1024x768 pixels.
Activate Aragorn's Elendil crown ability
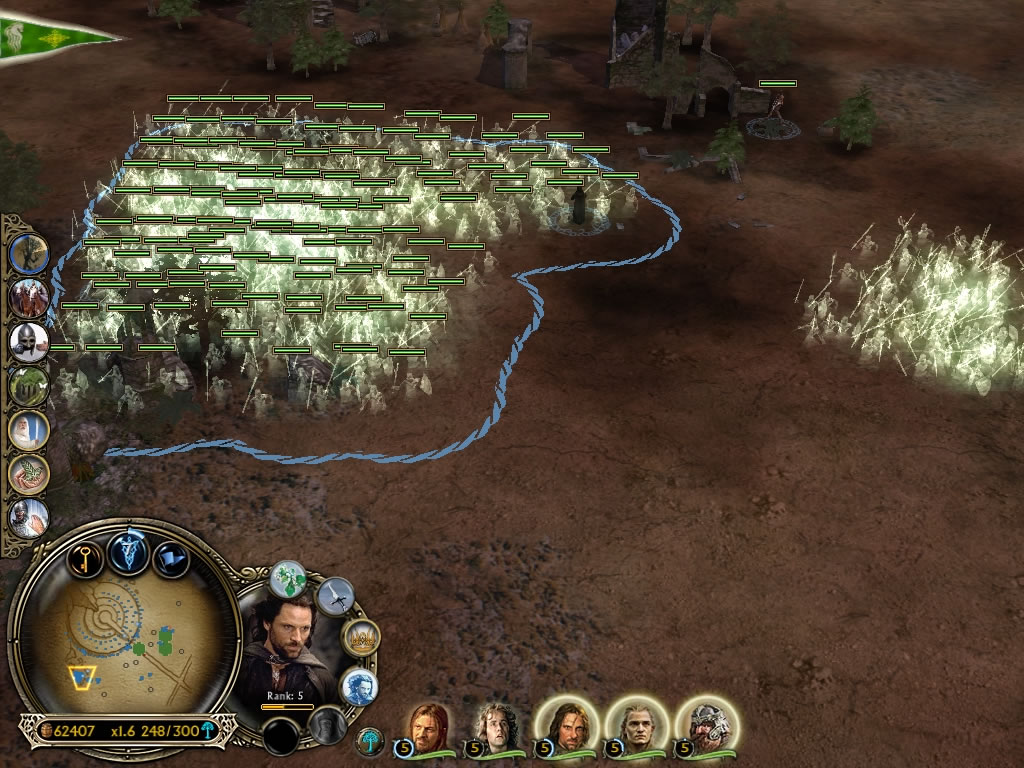coord(360,638)
